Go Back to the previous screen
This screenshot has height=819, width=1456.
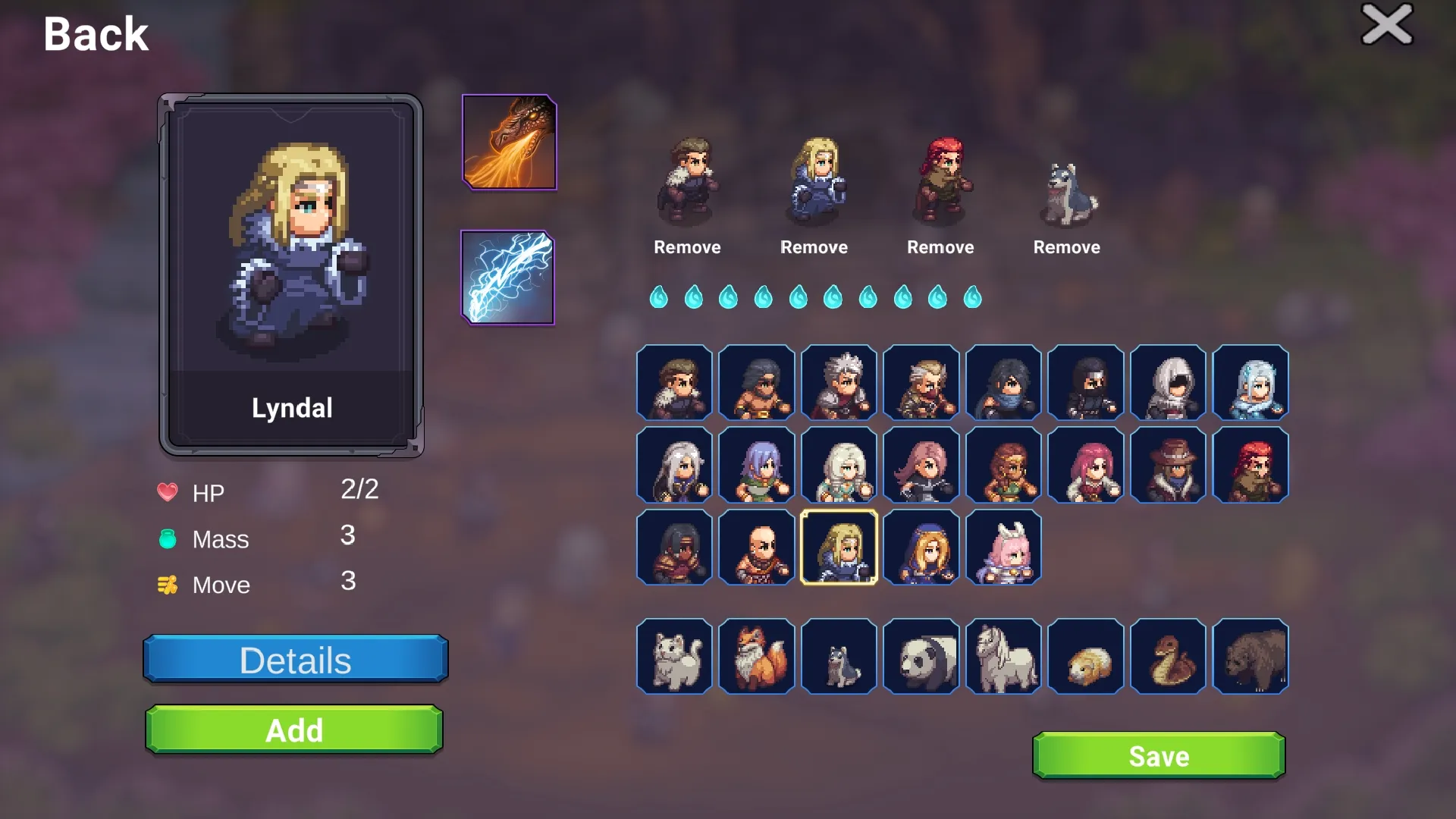[96, 34]
